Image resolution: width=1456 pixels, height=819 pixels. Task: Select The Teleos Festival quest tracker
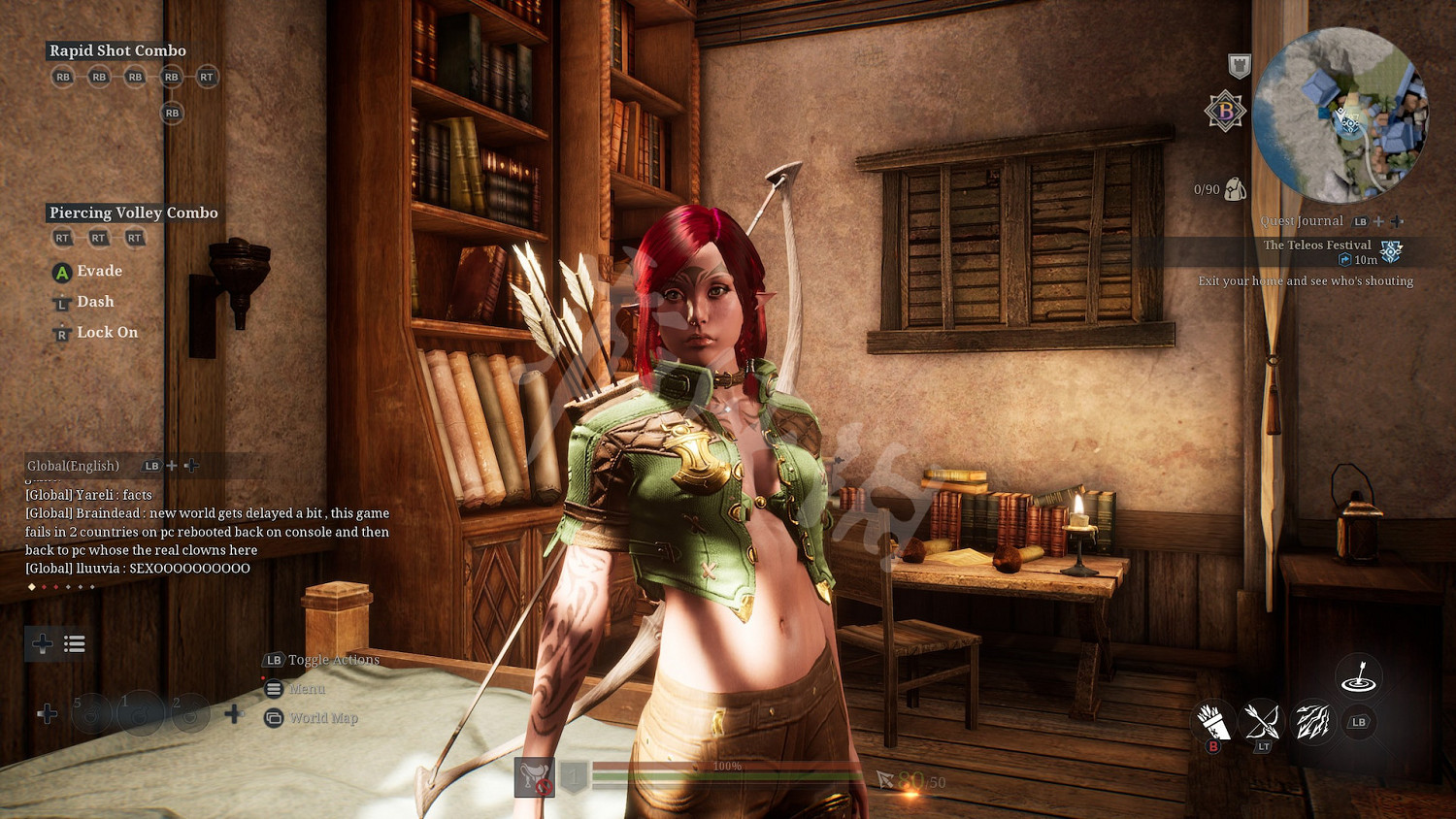(1317, 246)
